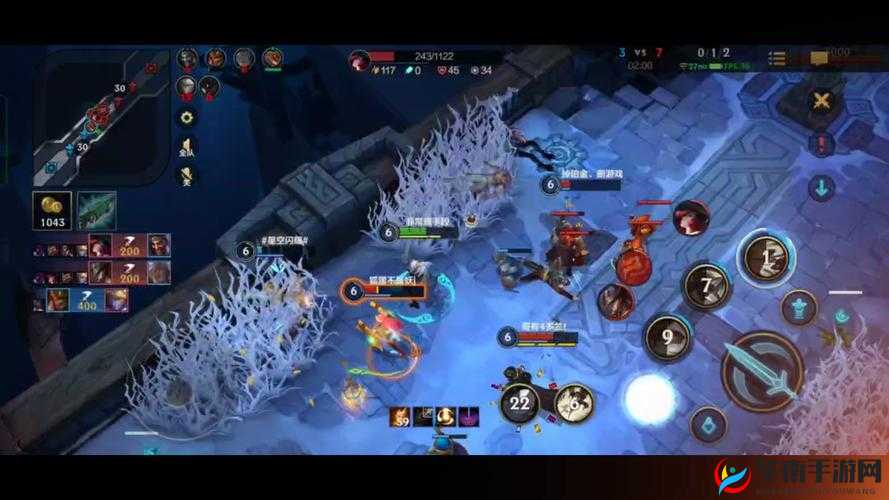
Task: Activate the ability showing cooldown 1
Action: (766, 258)
